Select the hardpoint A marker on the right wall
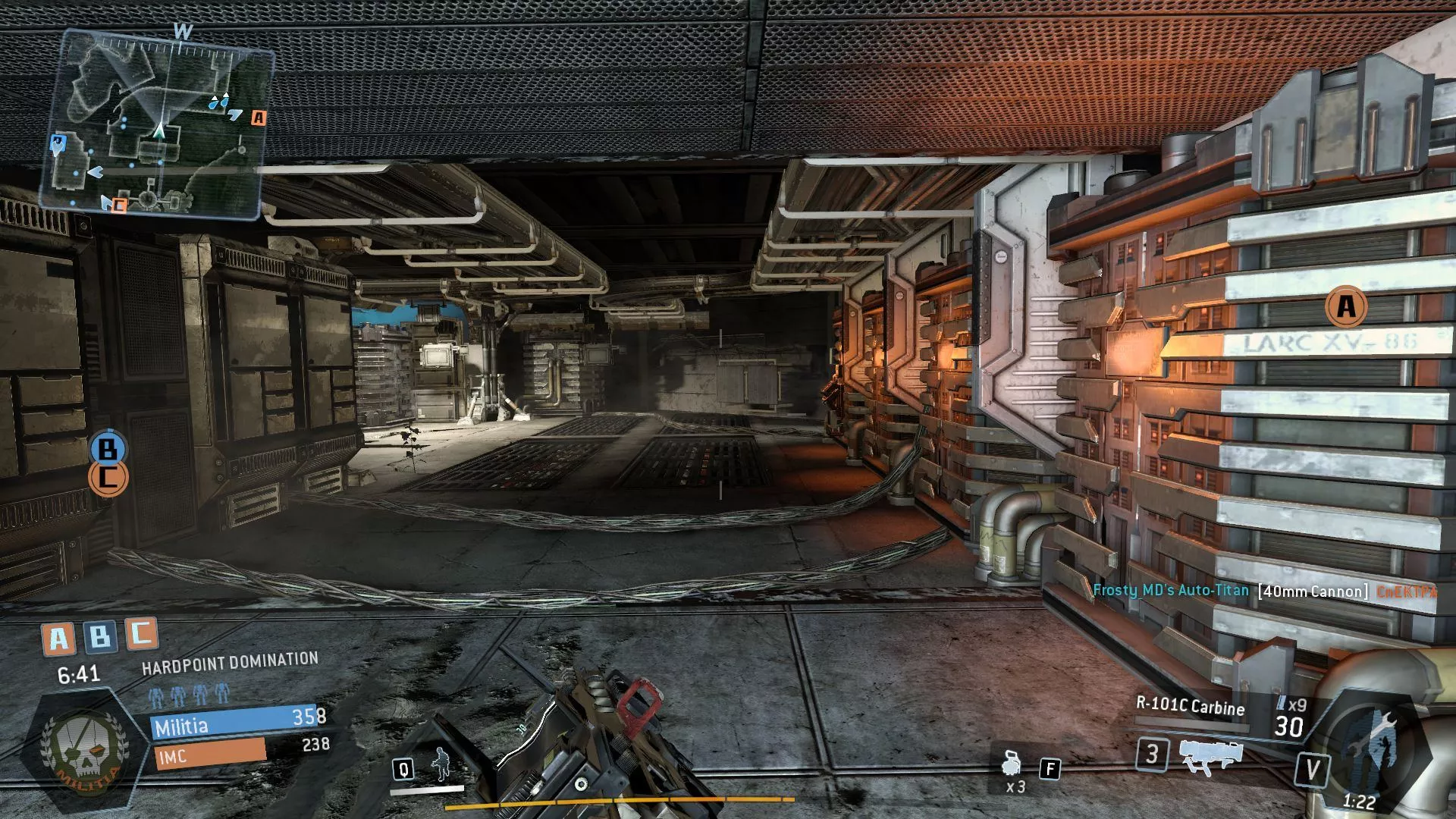This screenshot has width=1456, height=819. 1347,306
